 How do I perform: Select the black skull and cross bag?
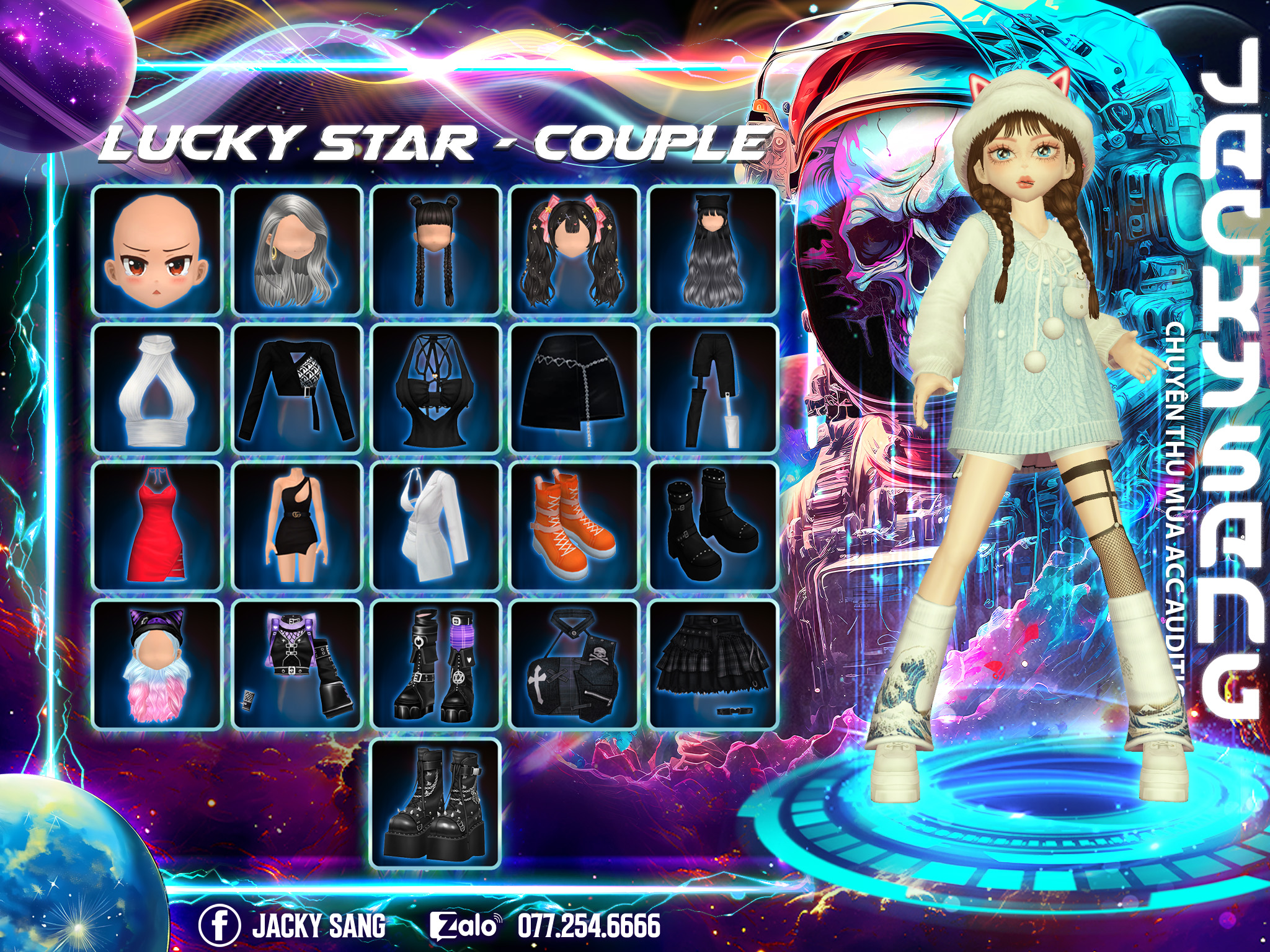[574, 665]
